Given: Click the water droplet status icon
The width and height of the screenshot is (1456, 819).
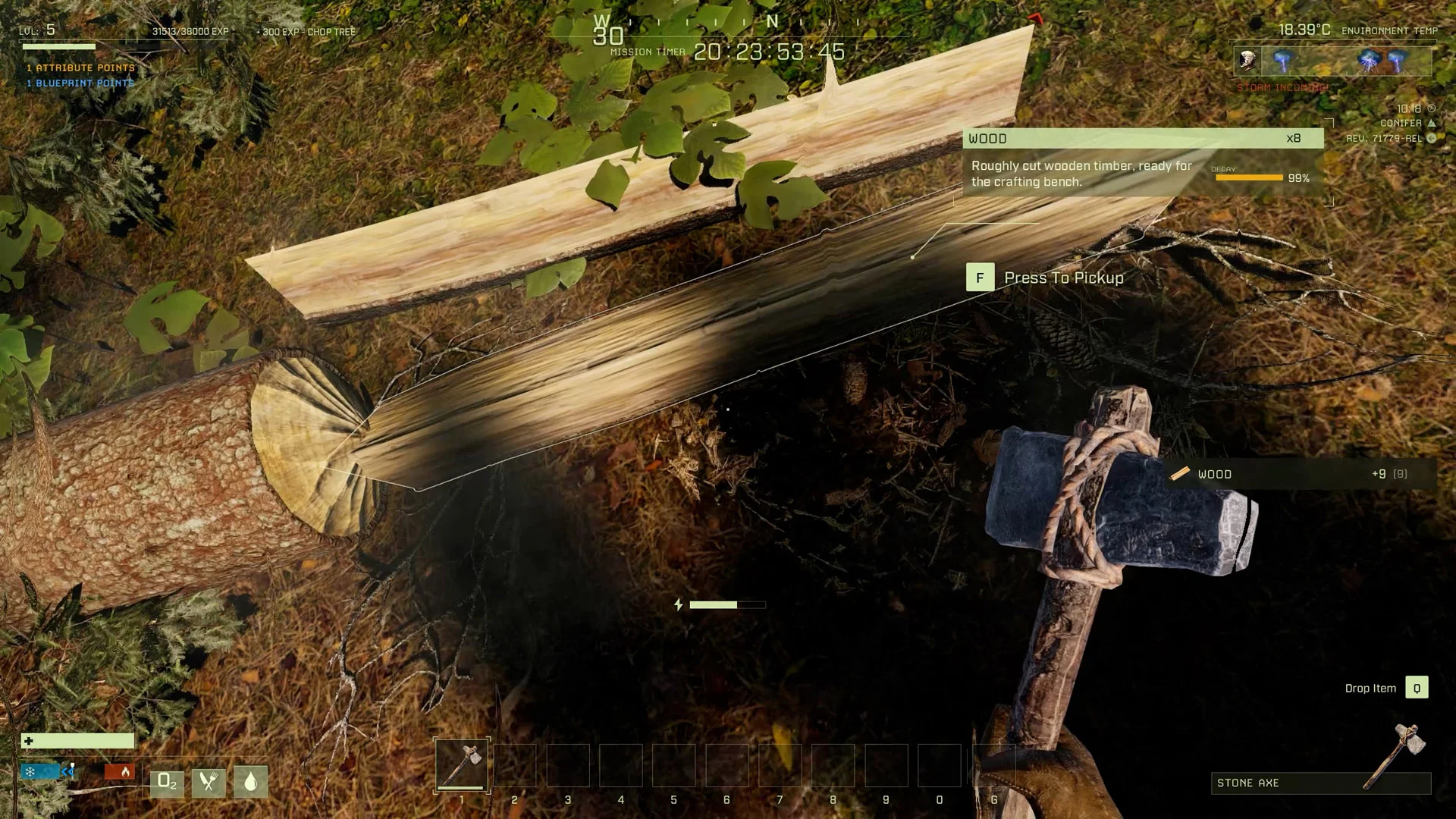Looking at the screenshot, I should coord(250,782).
